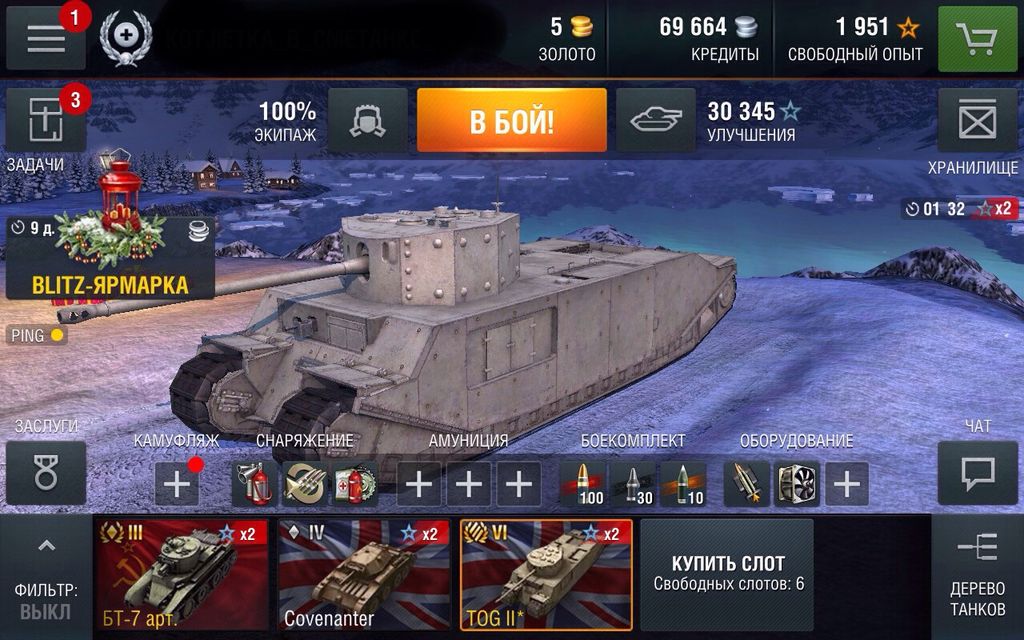This screenshot has height=640, width=1024.
Task: Open the ЗАСЛУГИ medal button
Action: [x=46, y=473]
